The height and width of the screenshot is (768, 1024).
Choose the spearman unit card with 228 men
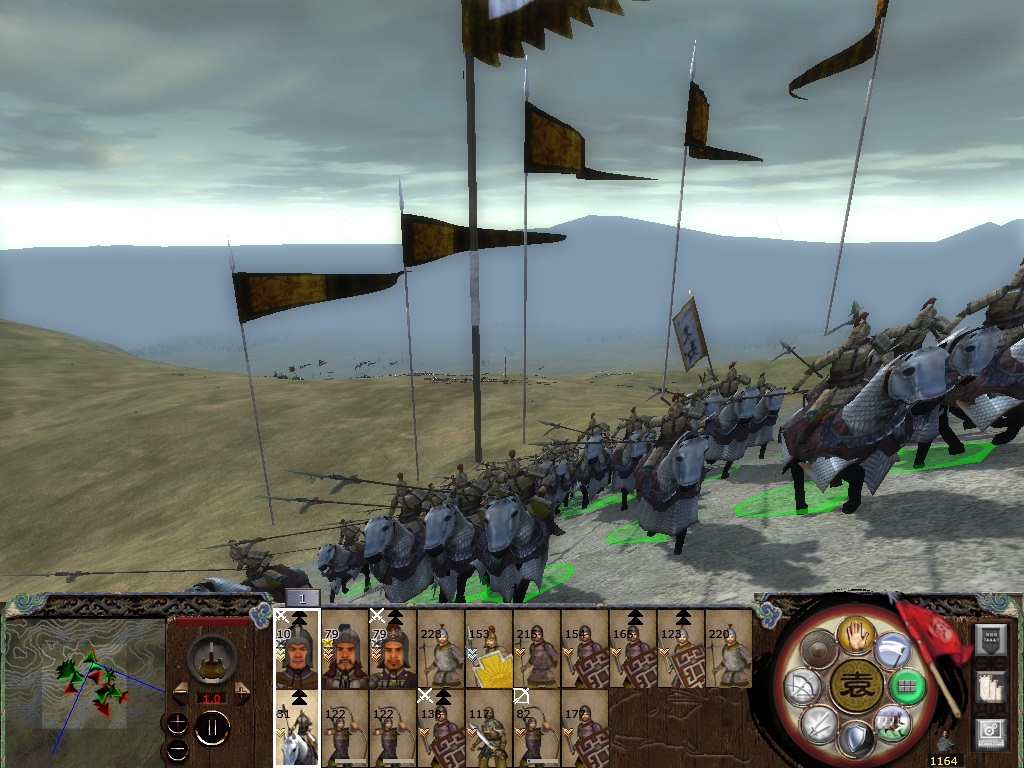point(441,649)
